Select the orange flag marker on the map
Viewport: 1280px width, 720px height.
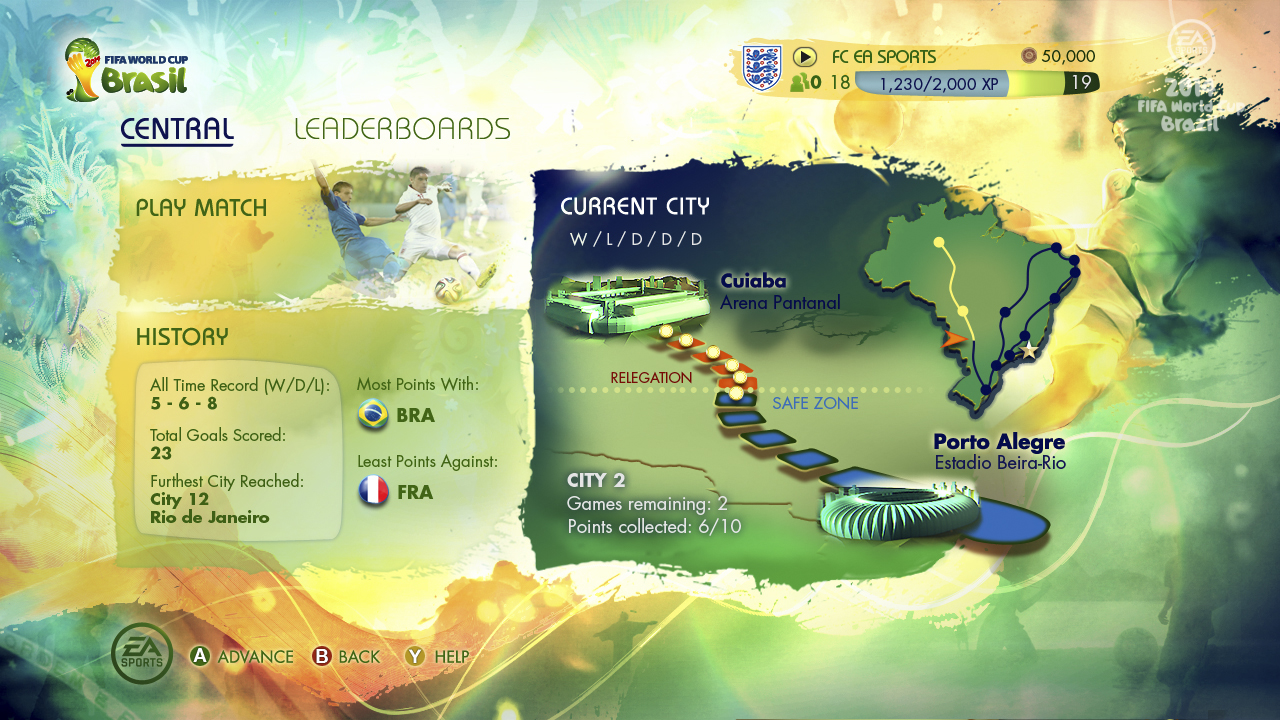point(954,338)
